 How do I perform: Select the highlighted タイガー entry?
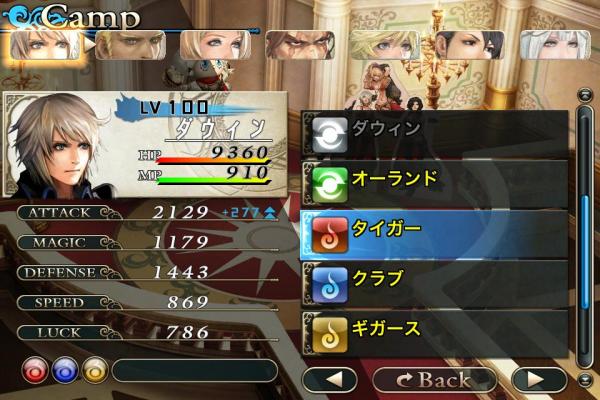(434, 231)
